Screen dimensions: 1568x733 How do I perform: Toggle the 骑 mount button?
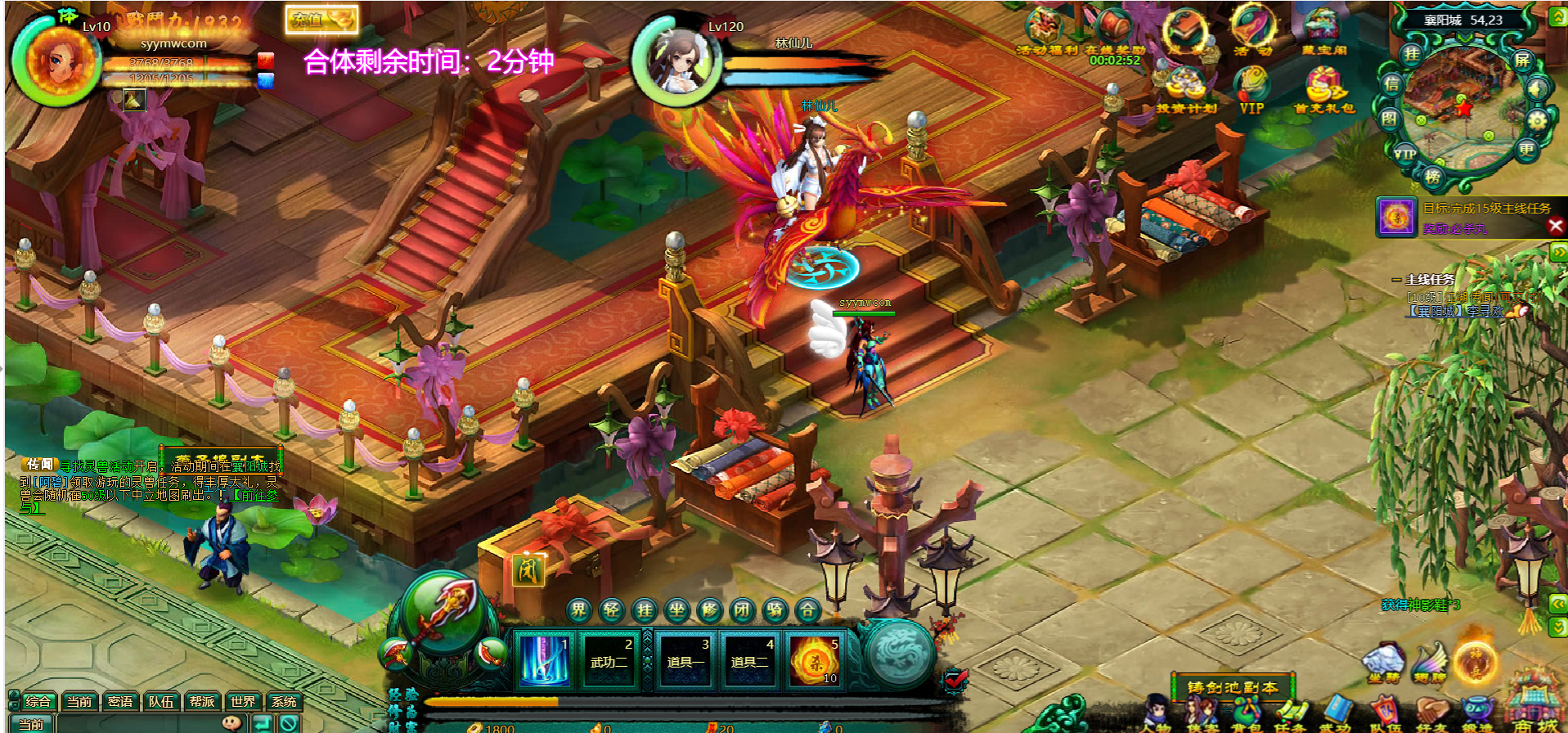coord(775,610)
